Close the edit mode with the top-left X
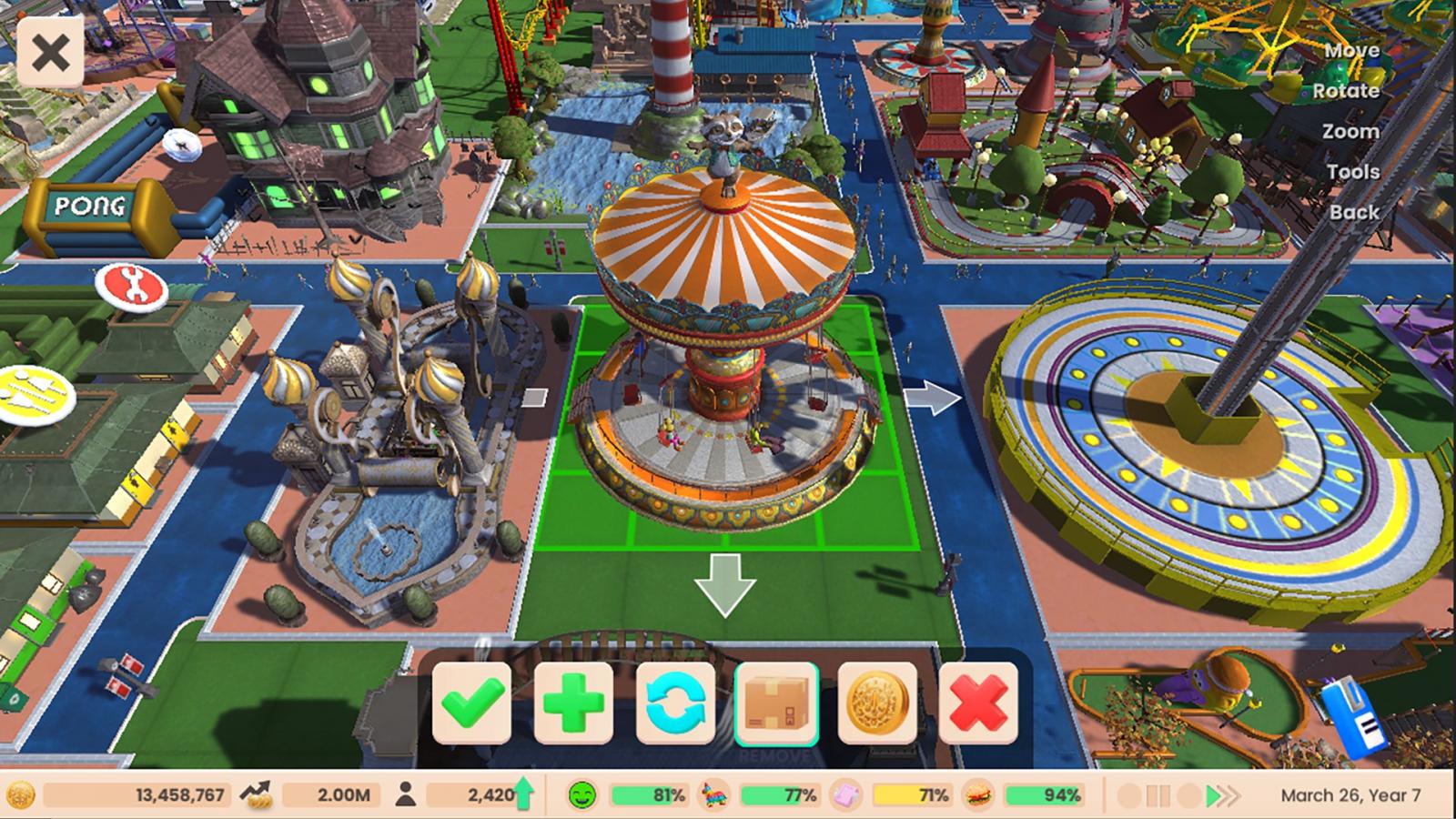1456x819 pixels. (50, 54)
